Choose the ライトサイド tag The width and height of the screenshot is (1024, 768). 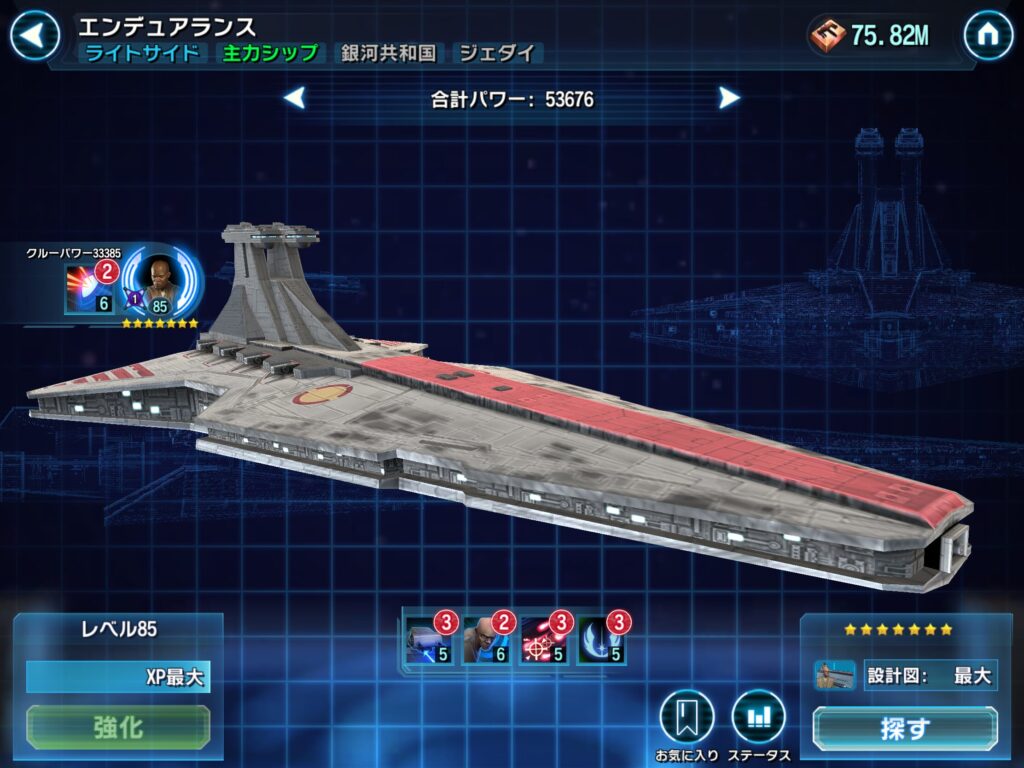(142, 54)
